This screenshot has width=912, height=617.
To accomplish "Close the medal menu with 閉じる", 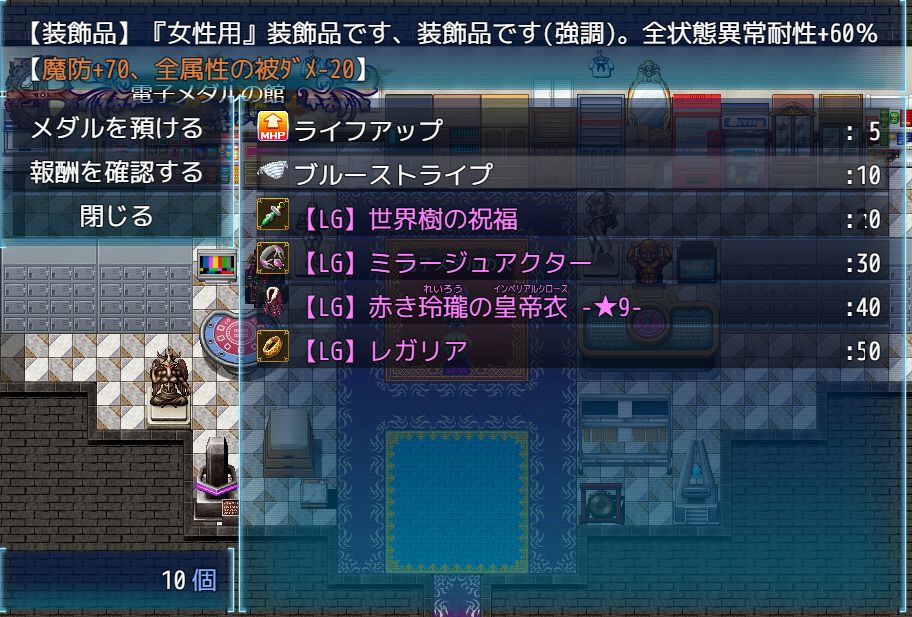I will pyautogui.click(x=117, y=216).
